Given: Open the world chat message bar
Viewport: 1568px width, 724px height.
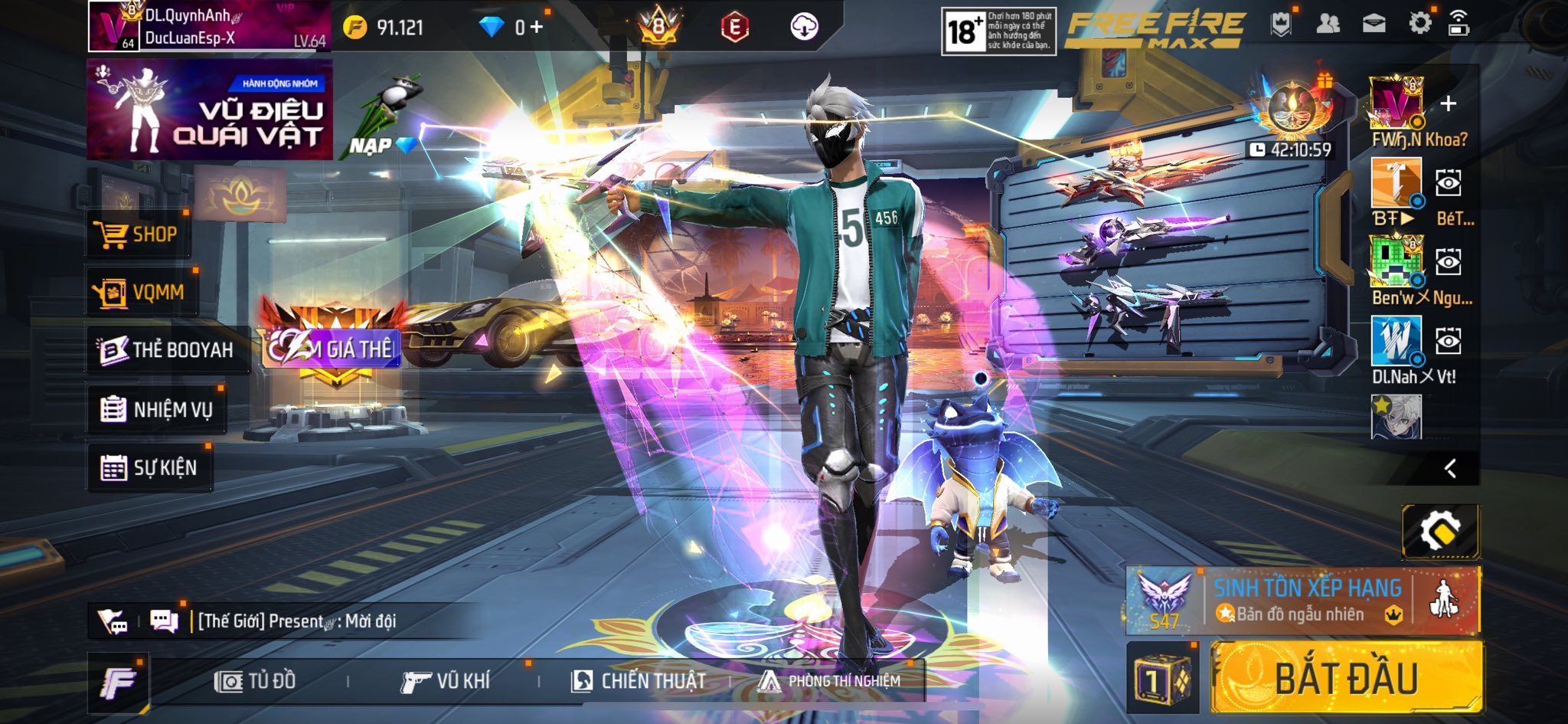Looking at the screenshot, I should pos(299,621).
